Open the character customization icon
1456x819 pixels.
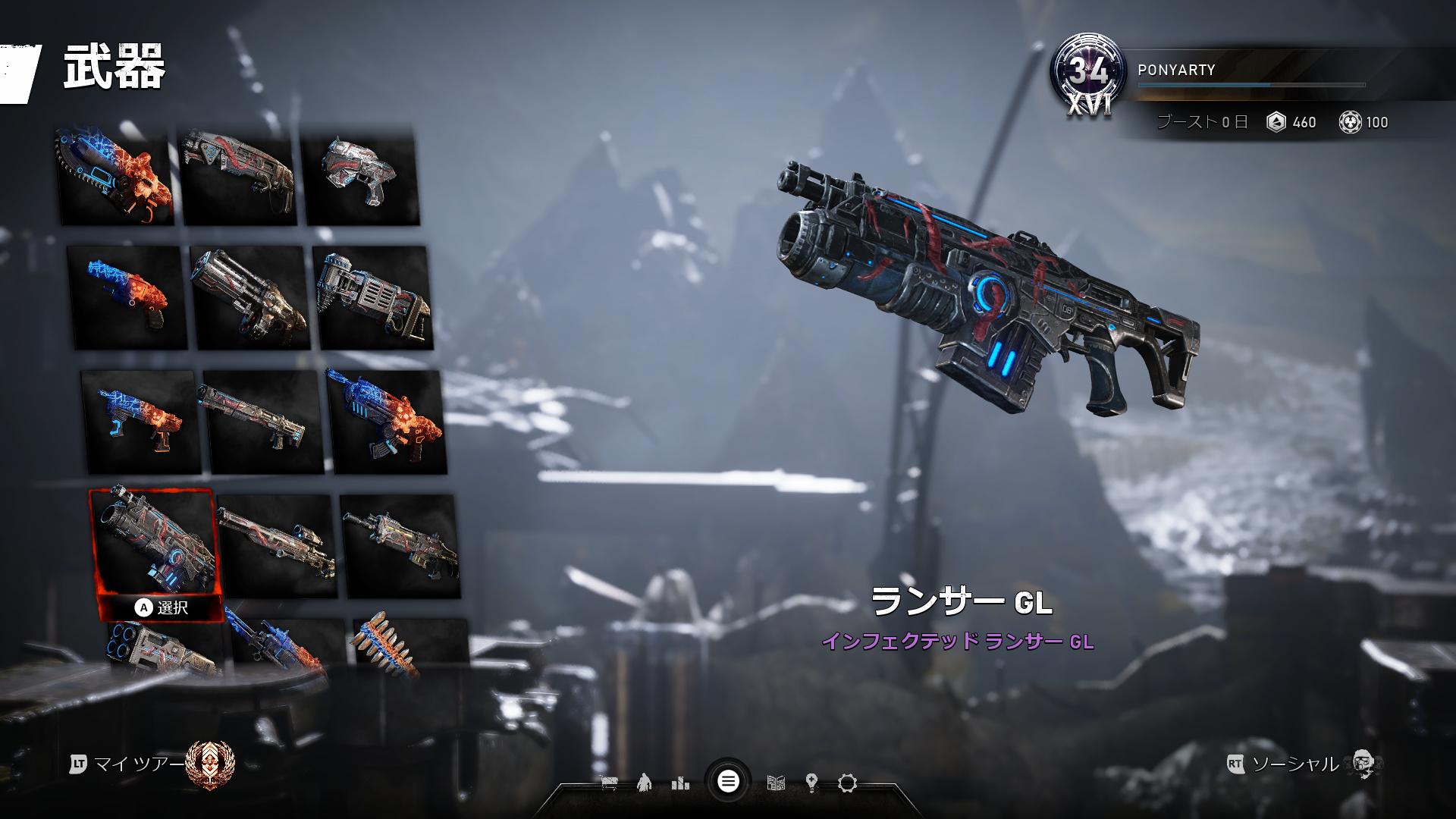tap(645, 783)
